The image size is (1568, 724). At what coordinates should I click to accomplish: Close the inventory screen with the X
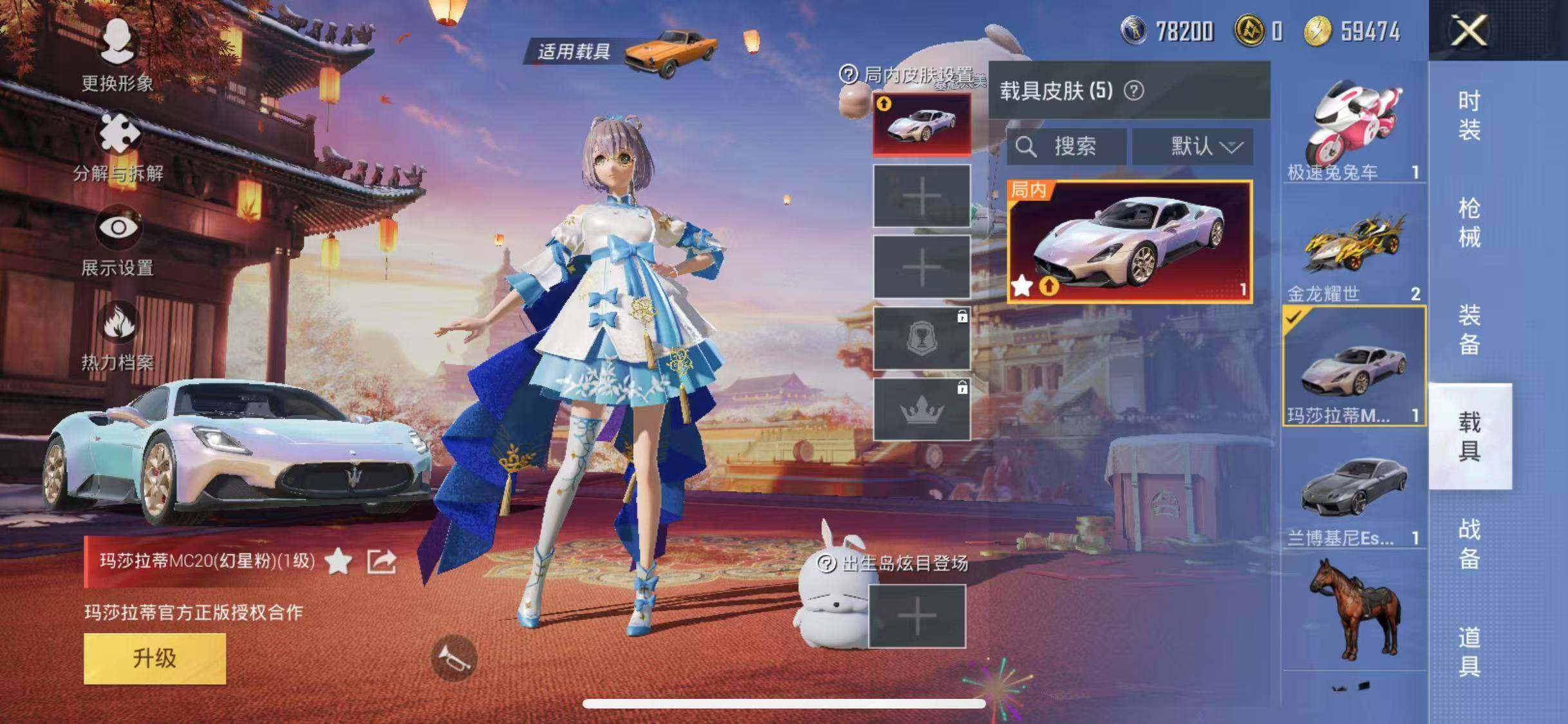coord(1469,30)
